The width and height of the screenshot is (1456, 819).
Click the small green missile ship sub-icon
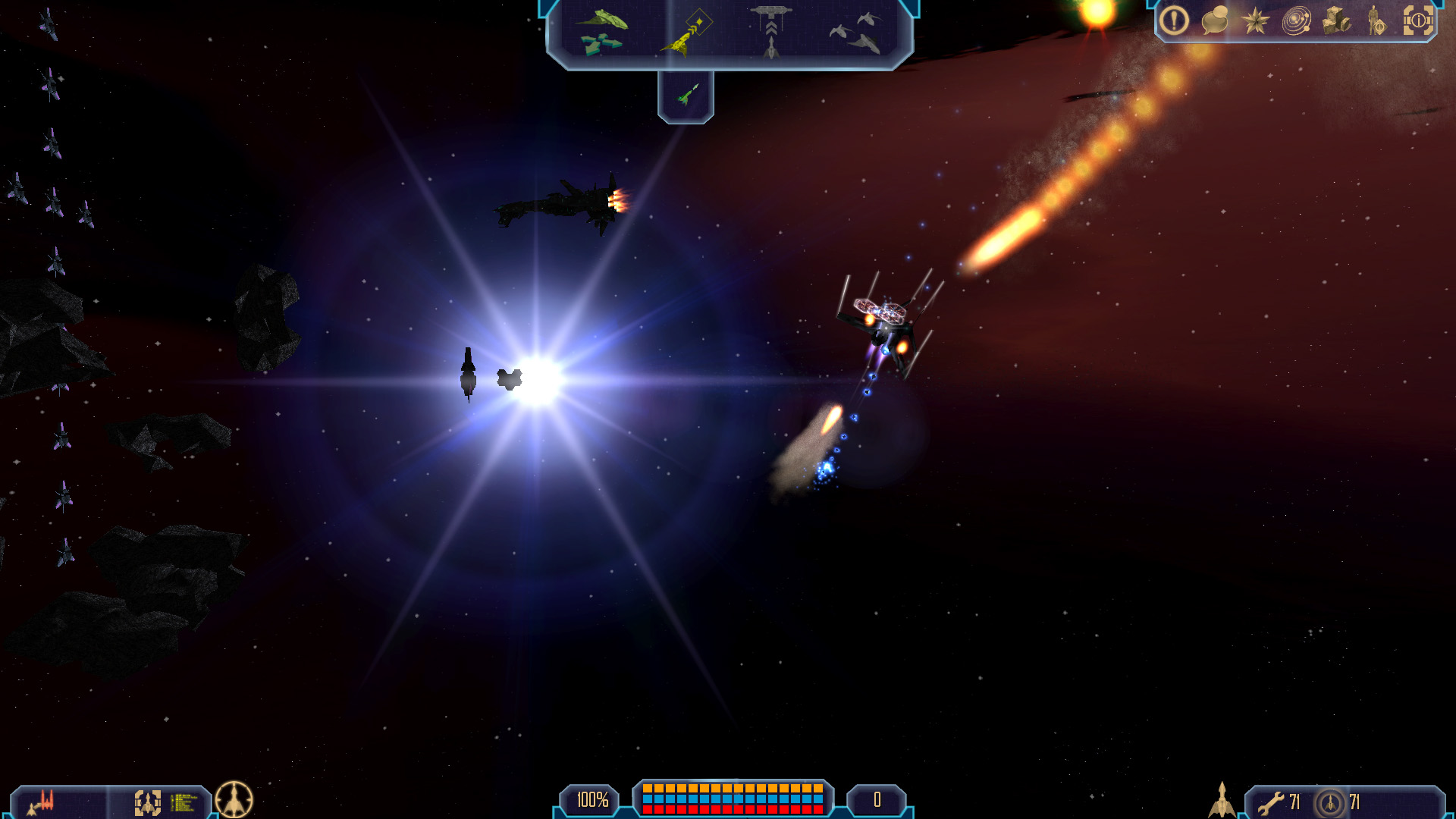pos(686,96)
